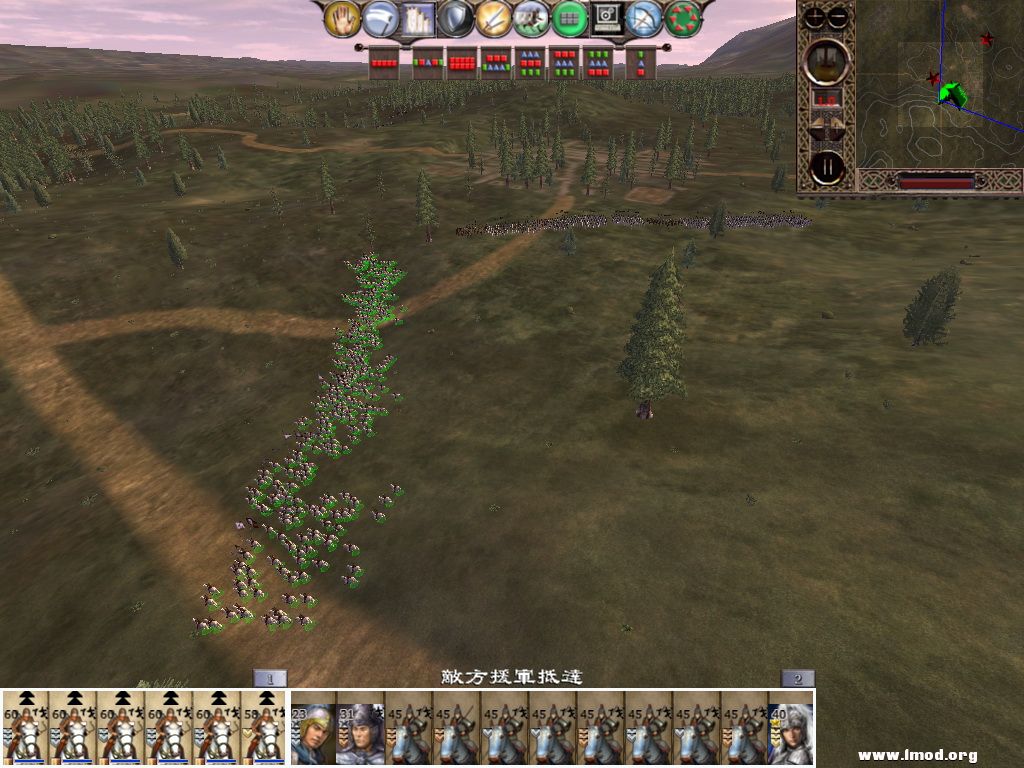Zoom in the minimap with plus button
1024x768 pixels.
[817, 17]
